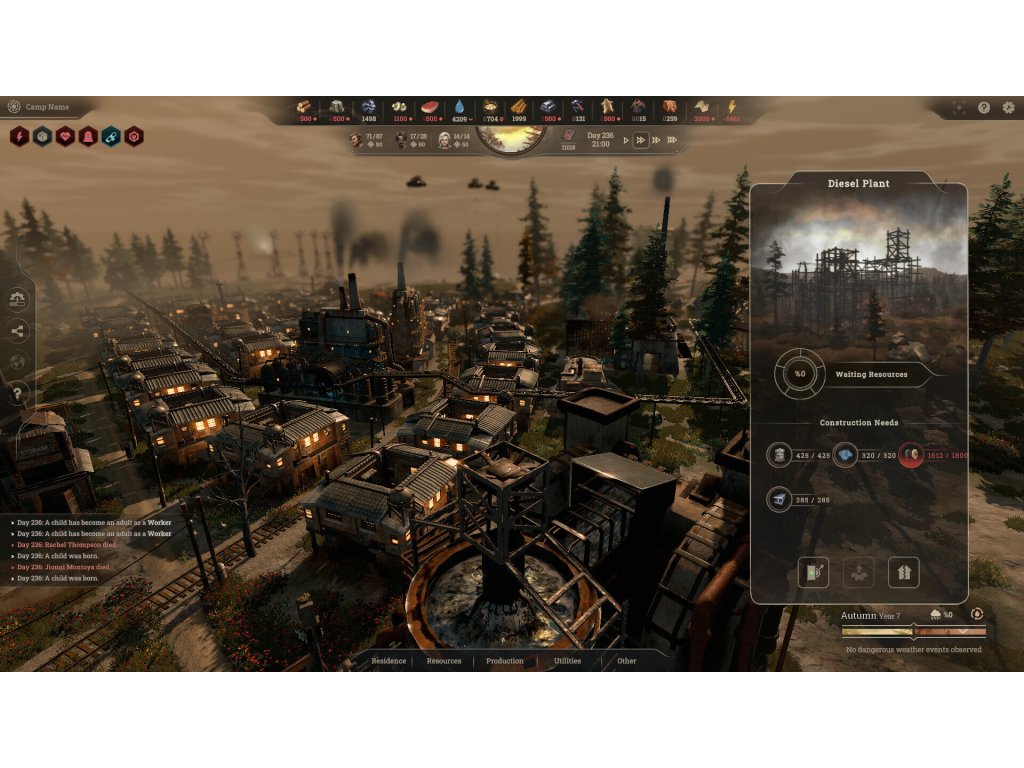Open the Residence build category
The height and width of the screenshot is (768, 1024).
coord(389,661)
